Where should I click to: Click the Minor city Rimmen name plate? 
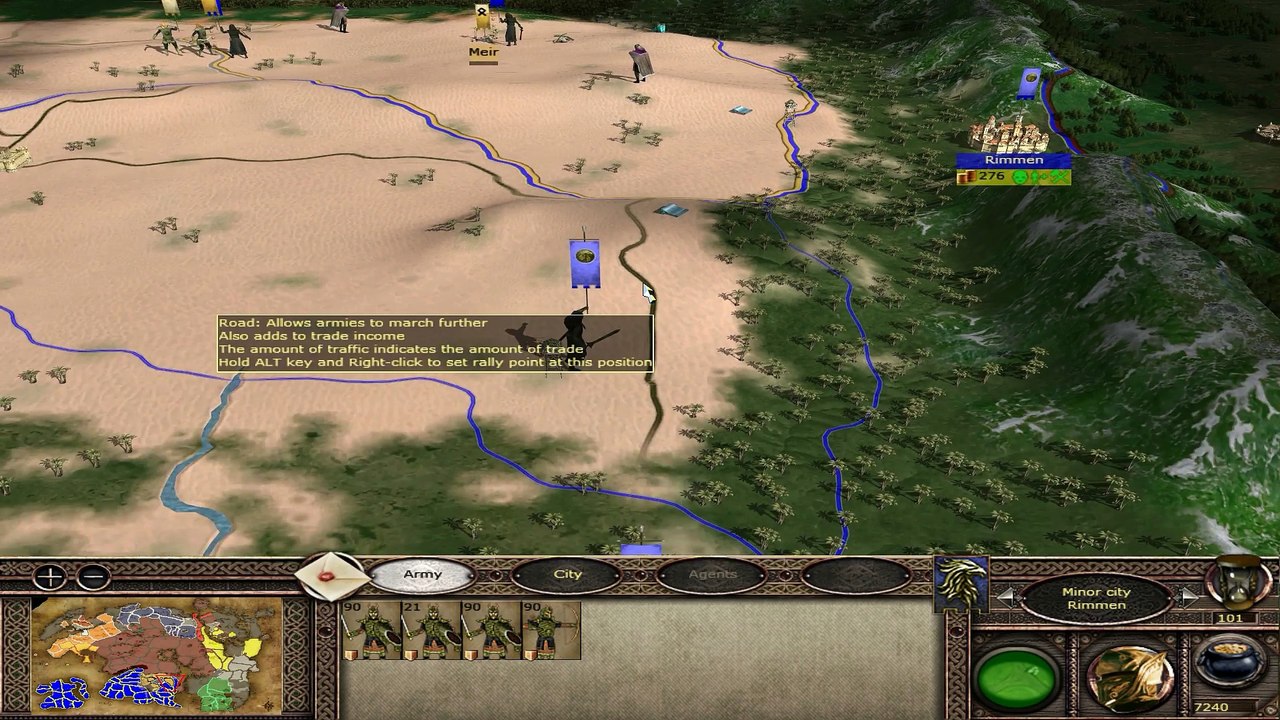[x=1096, y=598]
